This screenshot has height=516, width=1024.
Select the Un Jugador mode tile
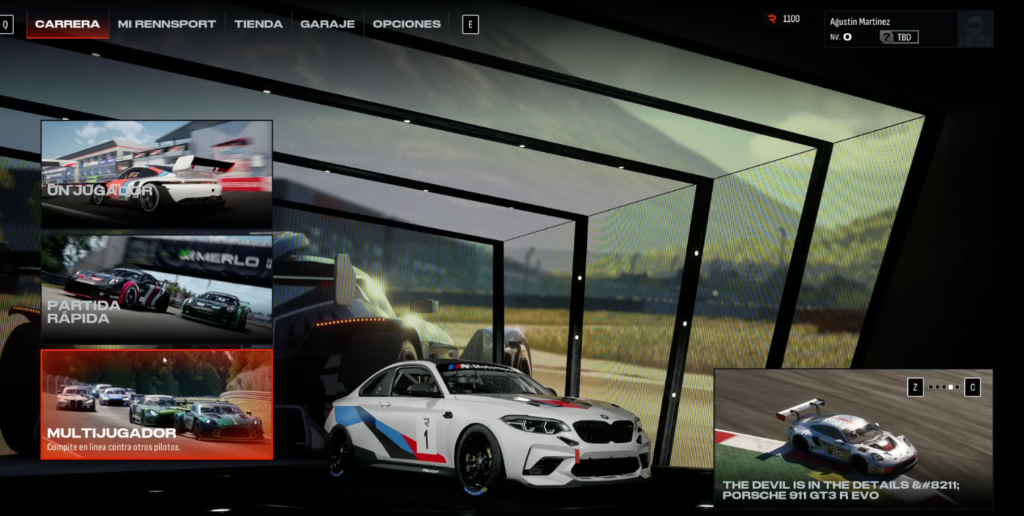(x=156, y=174)
